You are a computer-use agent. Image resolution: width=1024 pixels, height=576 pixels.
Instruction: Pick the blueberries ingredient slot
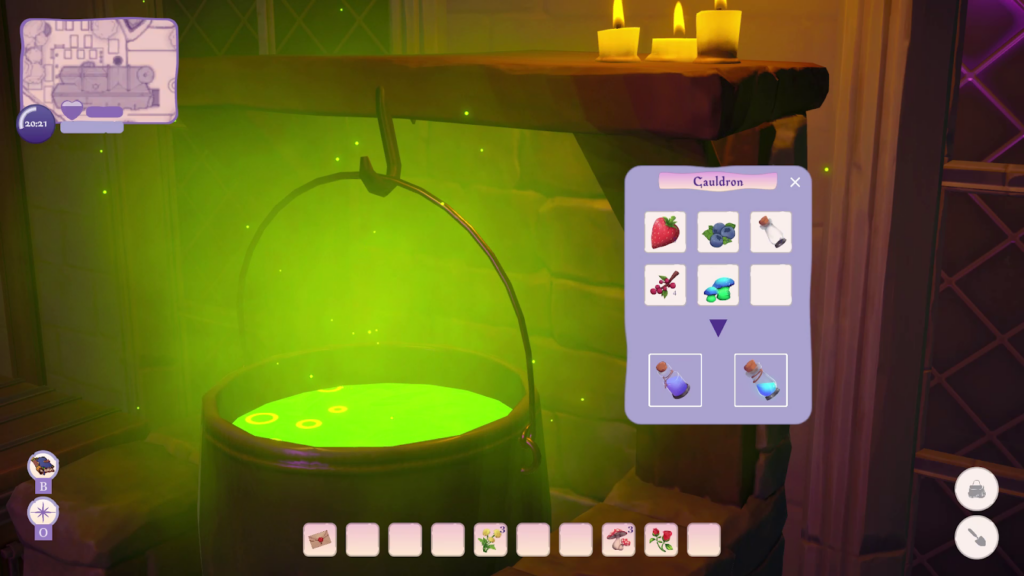tap(718, 232)
